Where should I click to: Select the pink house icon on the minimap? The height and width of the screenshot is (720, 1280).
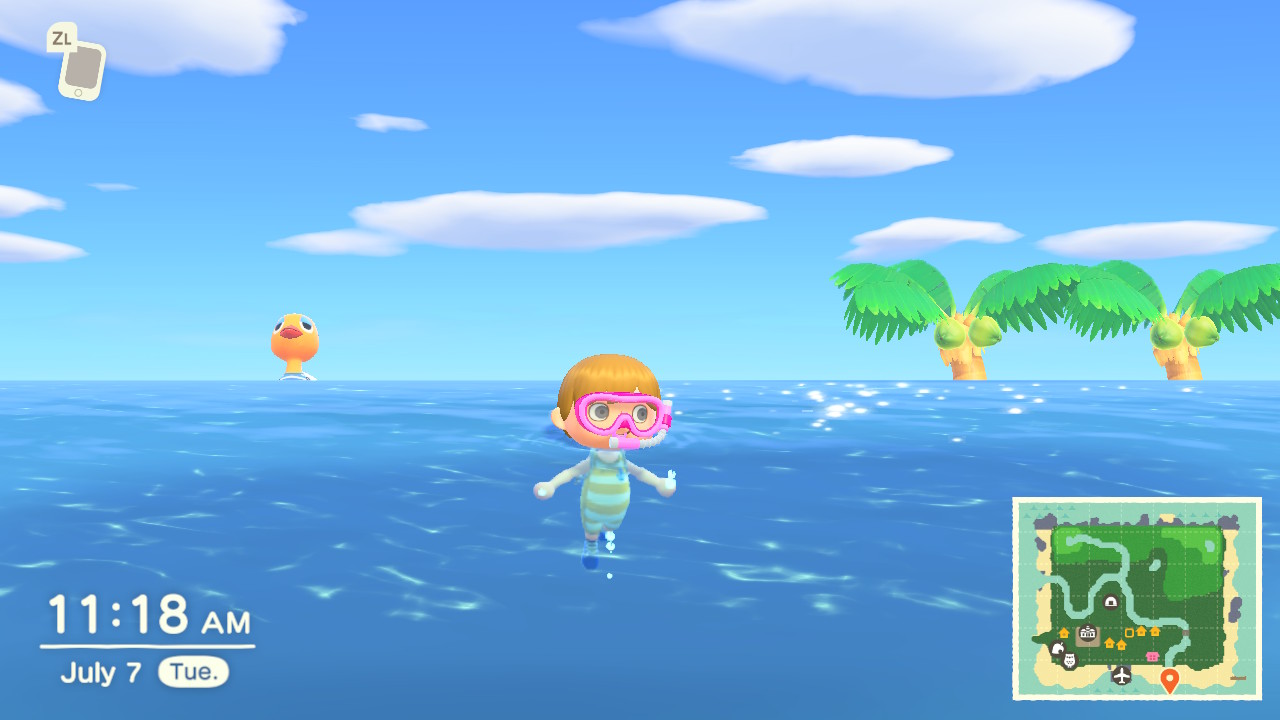[x=1152, y=655]
